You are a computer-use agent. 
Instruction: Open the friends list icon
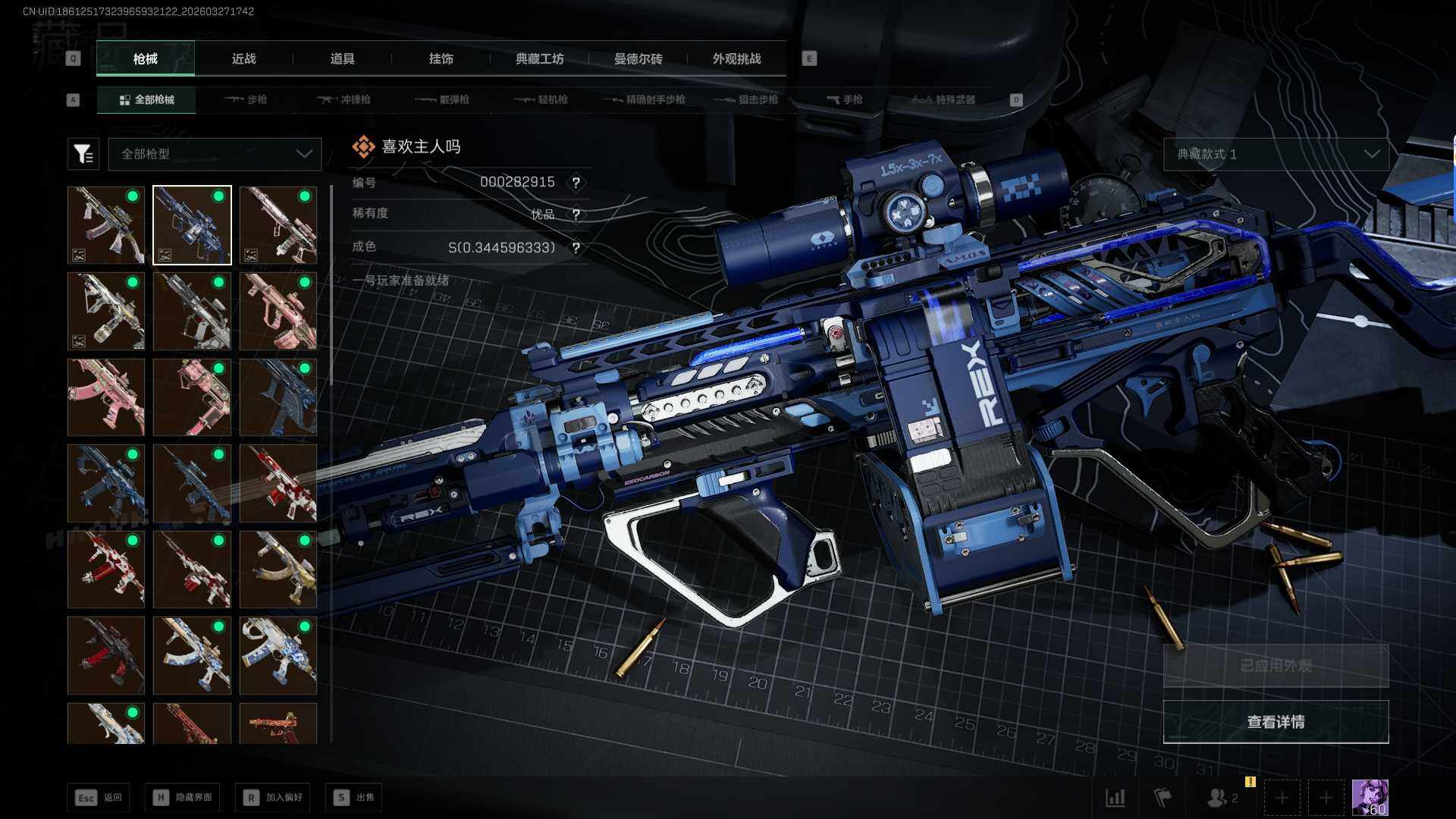pos(1221,798)
